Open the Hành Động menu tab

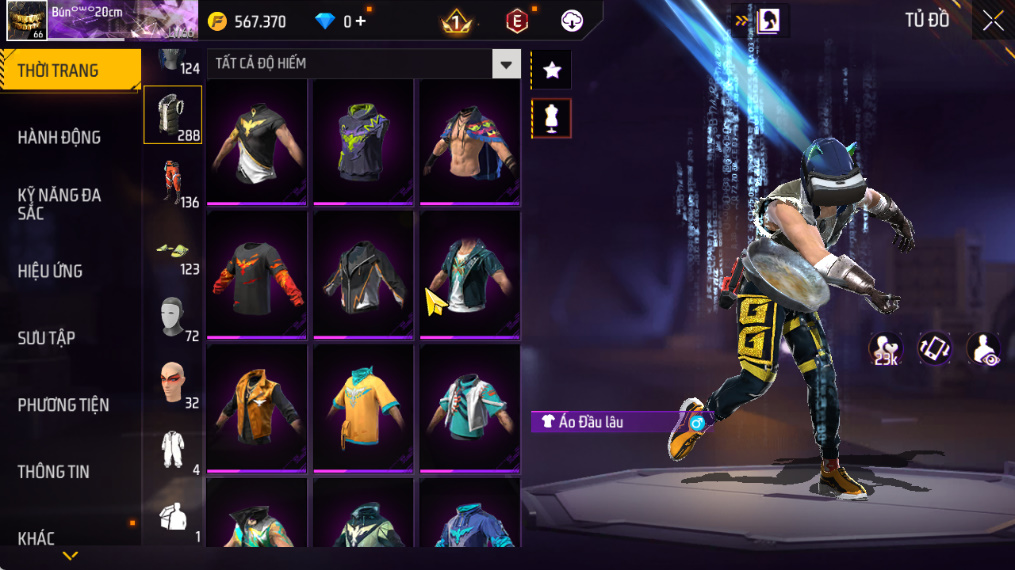pos(60,137)
